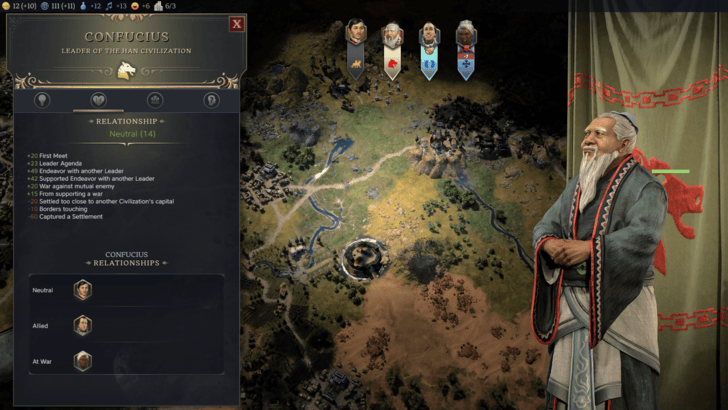Select the third tab in the leader panel

click(155, 100)
